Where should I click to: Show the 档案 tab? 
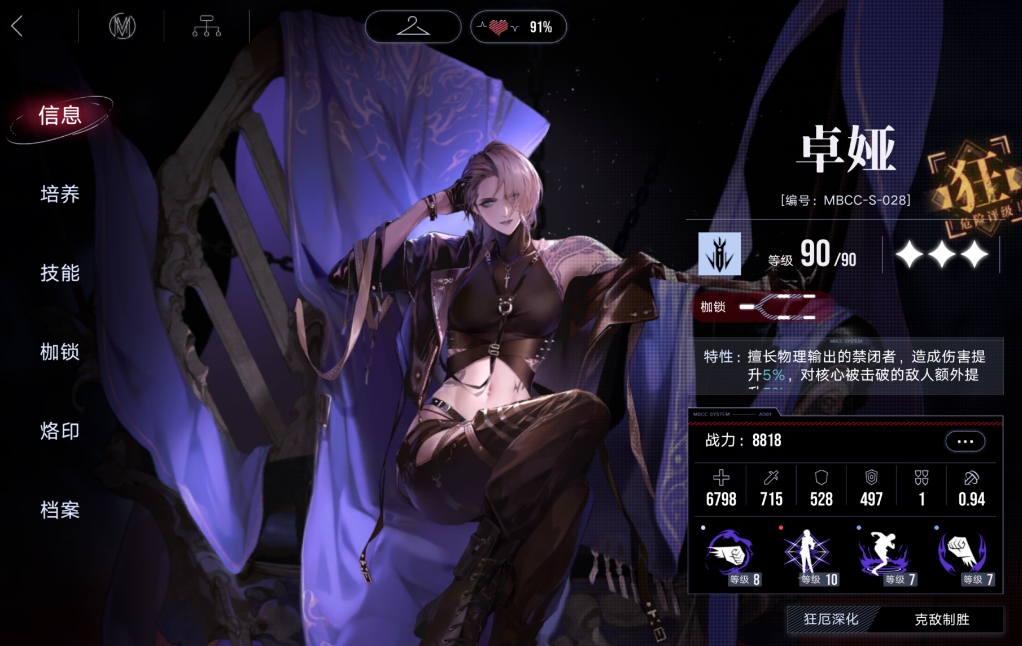pyautogui.click(x=60, y=510)
